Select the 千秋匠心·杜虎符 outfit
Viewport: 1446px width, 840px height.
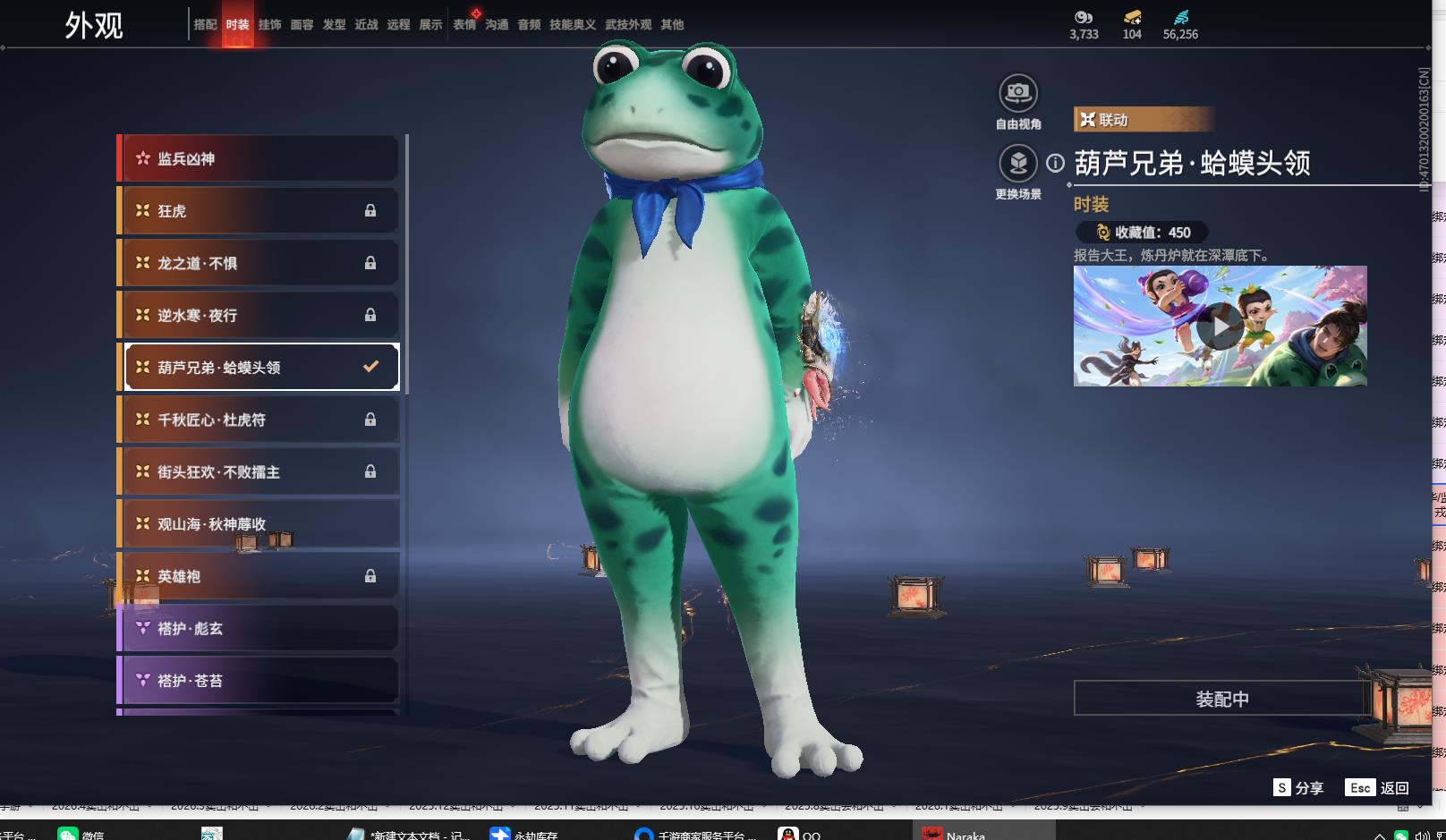(258, 420)
